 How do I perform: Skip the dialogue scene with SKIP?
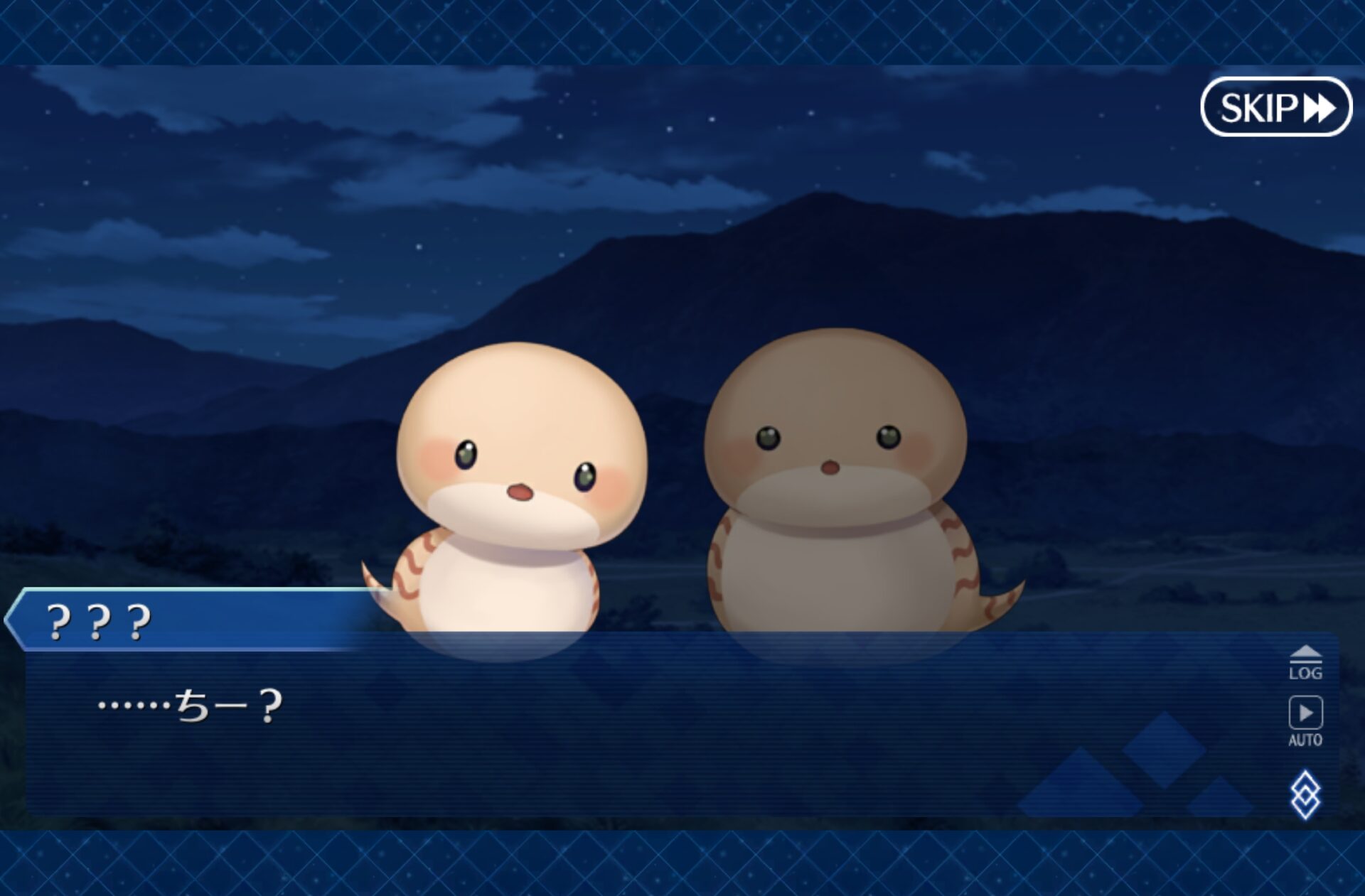click(x=1276, y=108)
